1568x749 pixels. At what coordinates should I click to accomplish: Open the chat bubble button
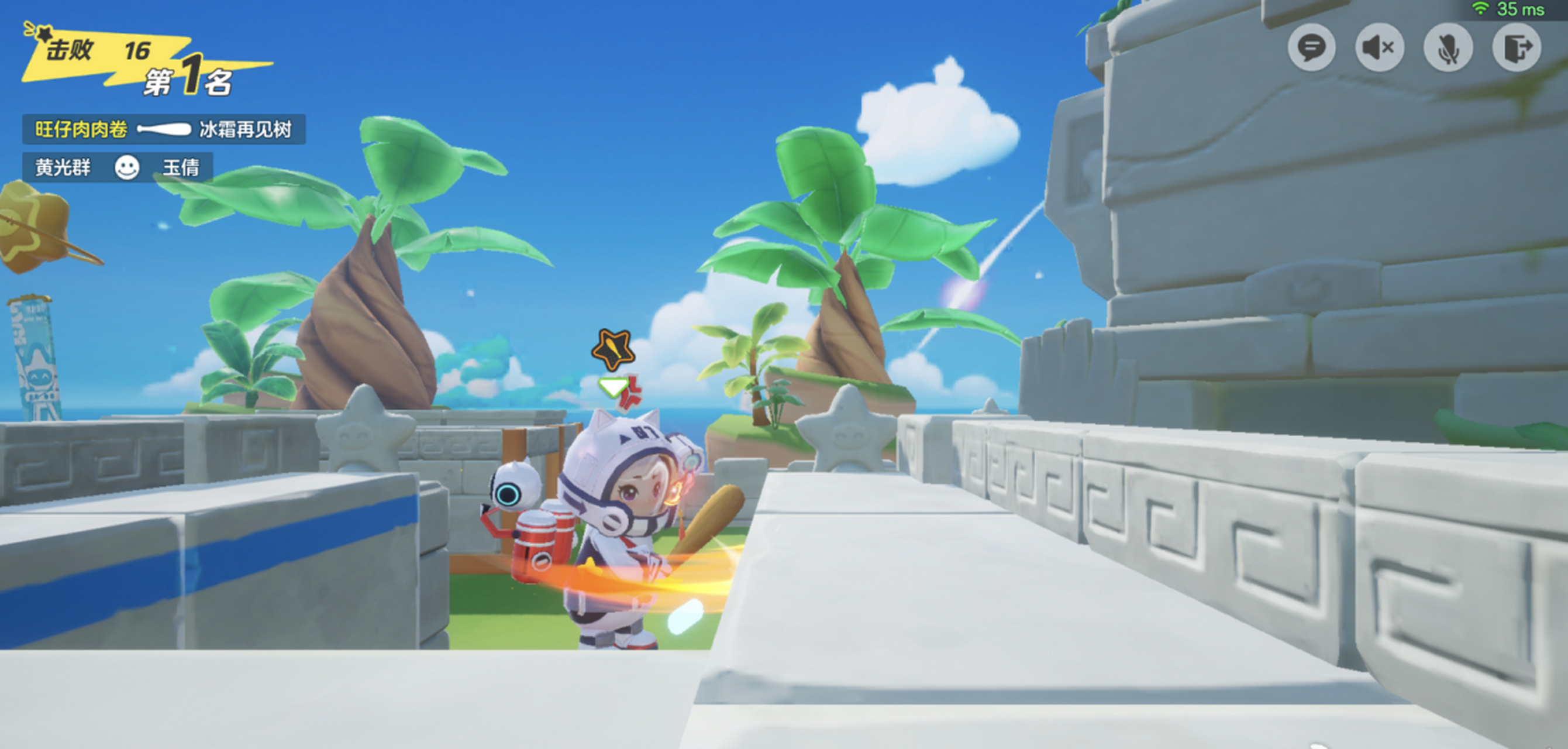(1311, 47)
